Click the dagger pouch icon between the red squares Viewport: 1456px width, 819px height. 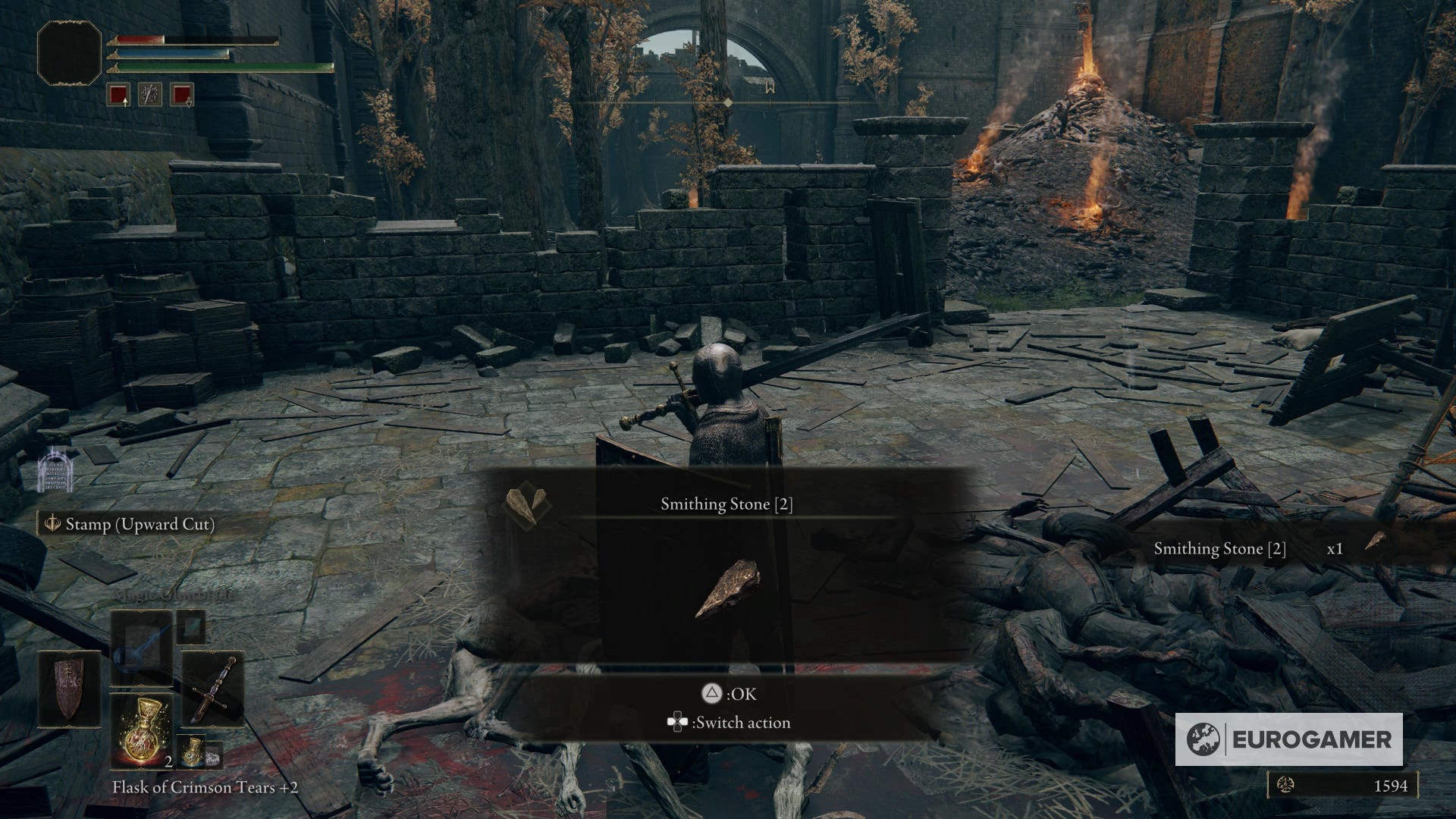(151, 94)
